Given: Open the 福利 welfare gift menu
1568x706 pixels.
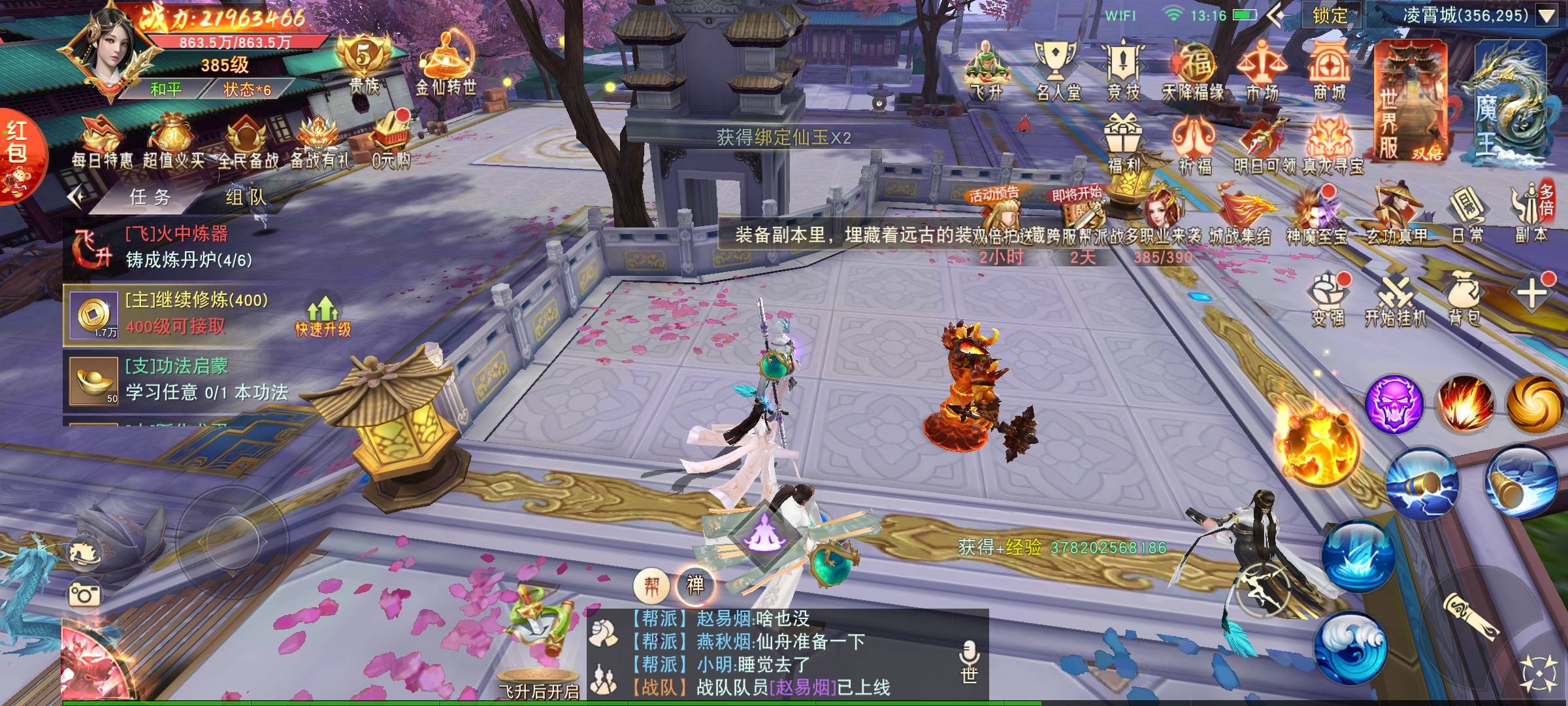Looking at the screenshot, I should (1123, 144).
